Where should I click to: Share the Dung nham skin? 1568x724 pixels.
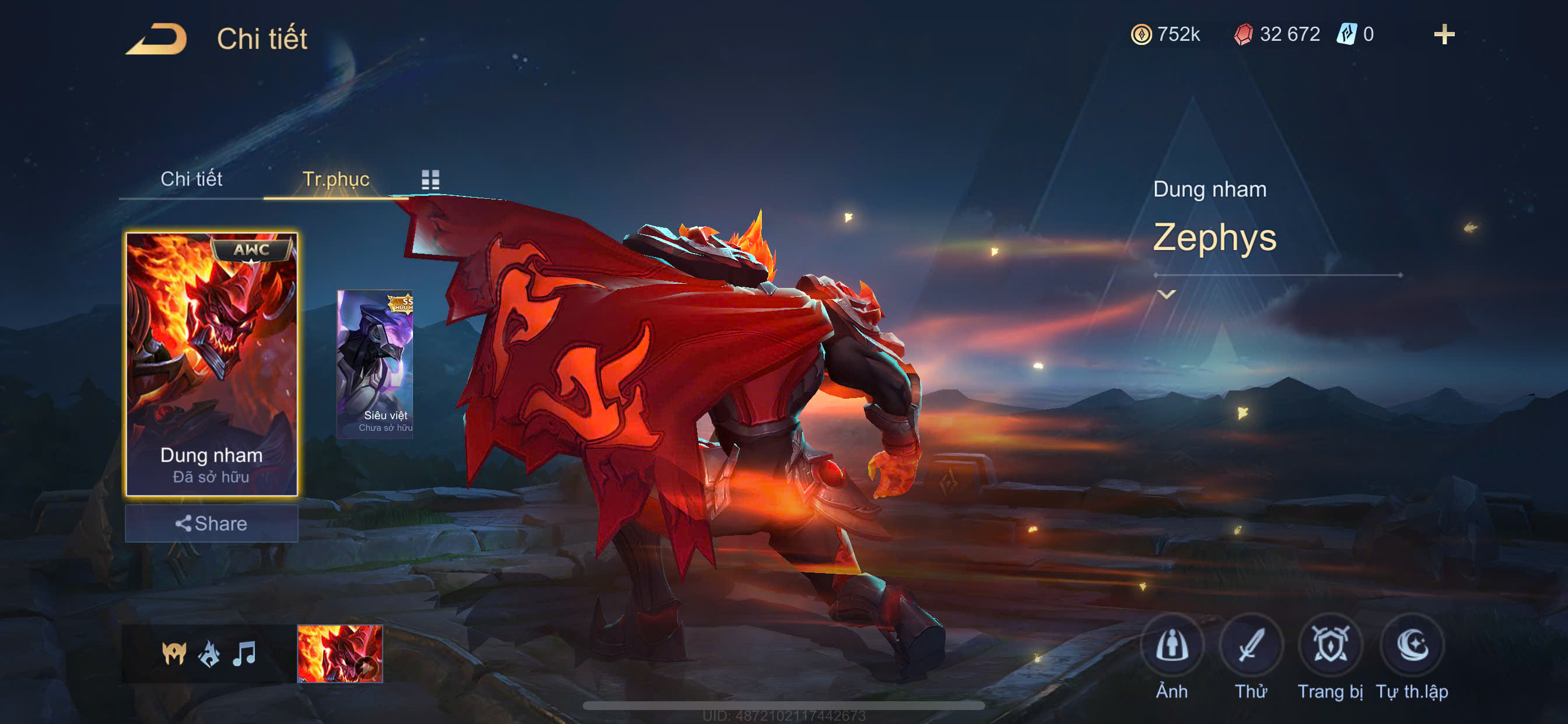click(211, 523)
